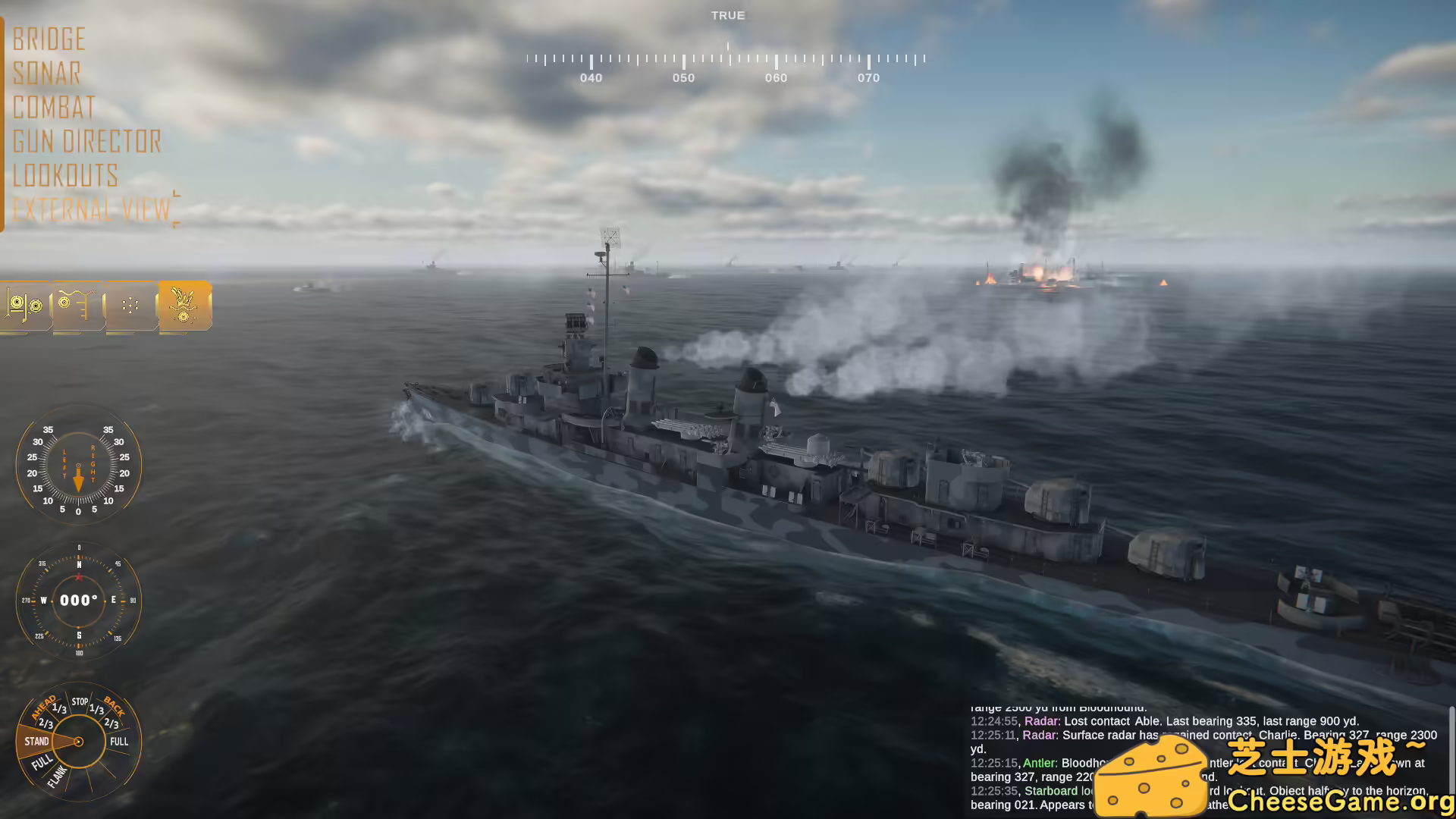Switch to the SONAR station

(x=47, y=73)
